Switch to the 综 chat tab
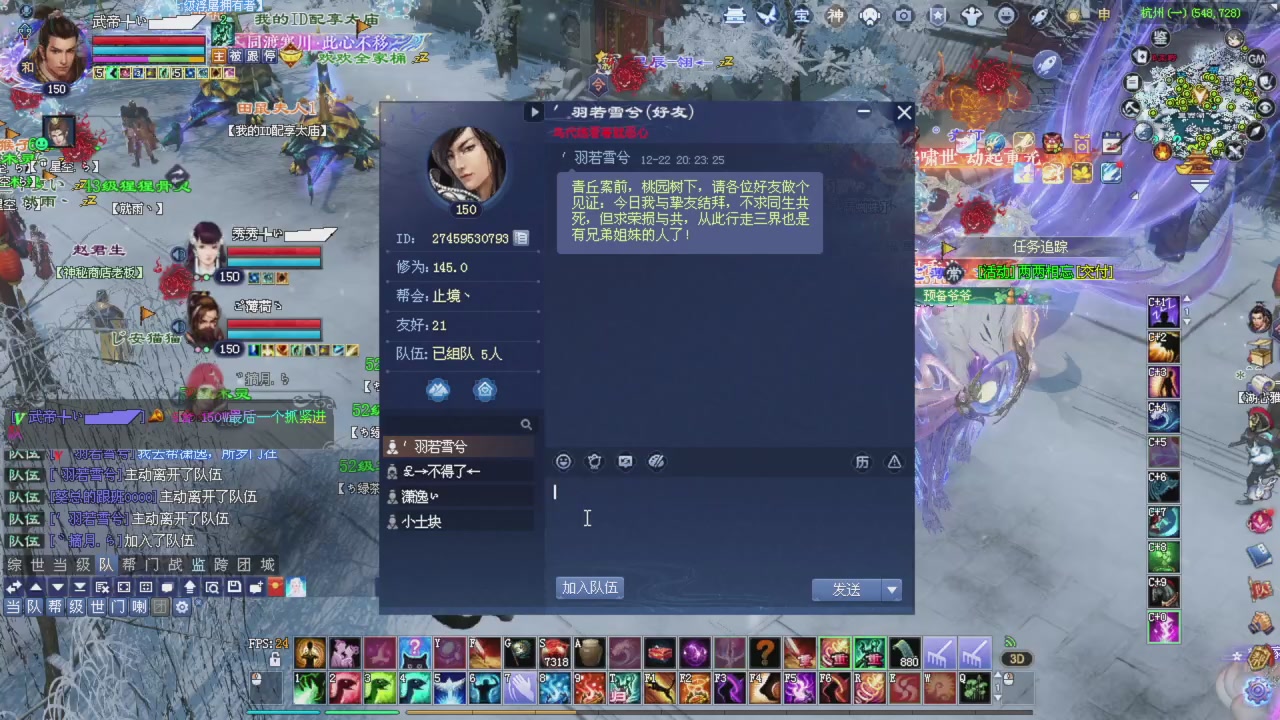The image size is (1280, 720). coord(13,565)
